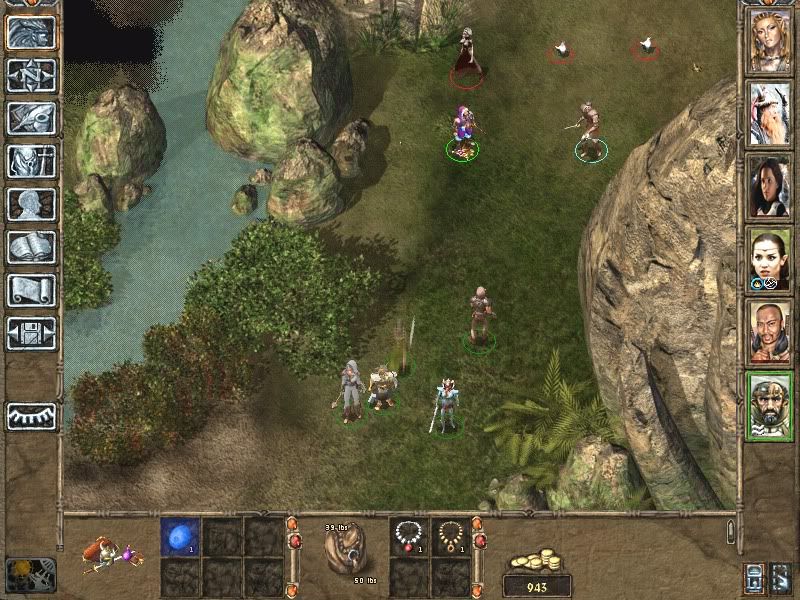Viewport: 800px width, 600px height.
Task: Open the floppy disk options button
Action: click(31, 333)
